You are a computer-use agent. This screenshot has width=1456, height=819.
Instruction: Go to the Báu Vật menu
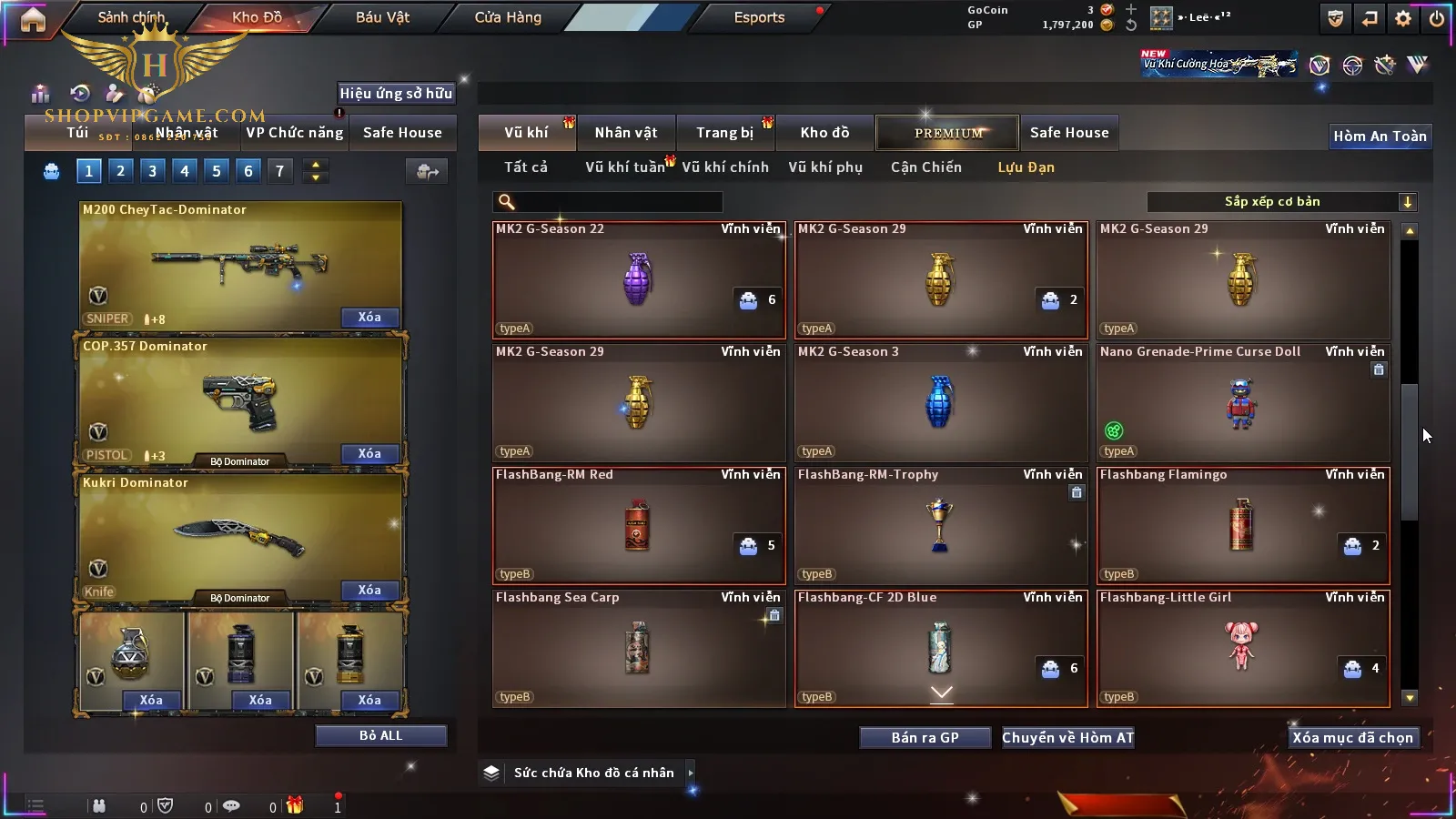(382, 17)
